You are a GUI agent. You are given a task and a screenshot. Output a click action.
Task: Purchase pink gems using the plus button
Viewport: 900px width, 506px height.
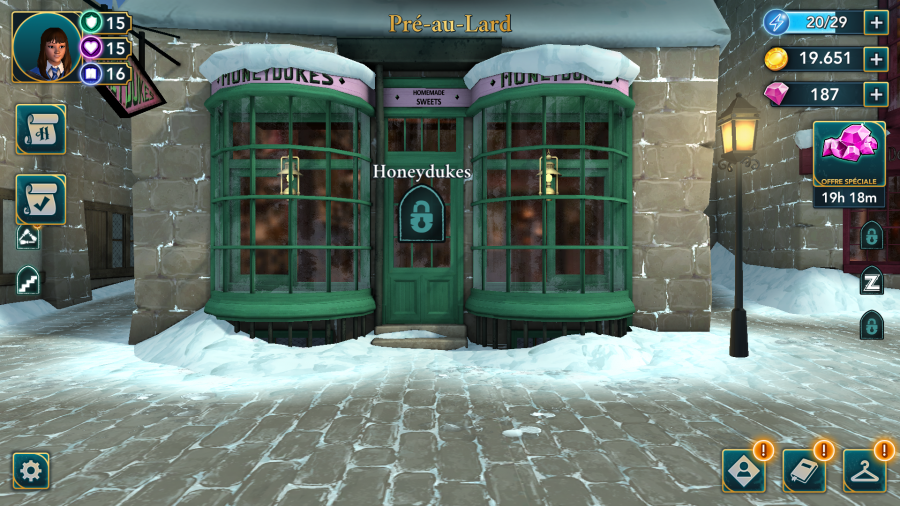coord(877,95)
